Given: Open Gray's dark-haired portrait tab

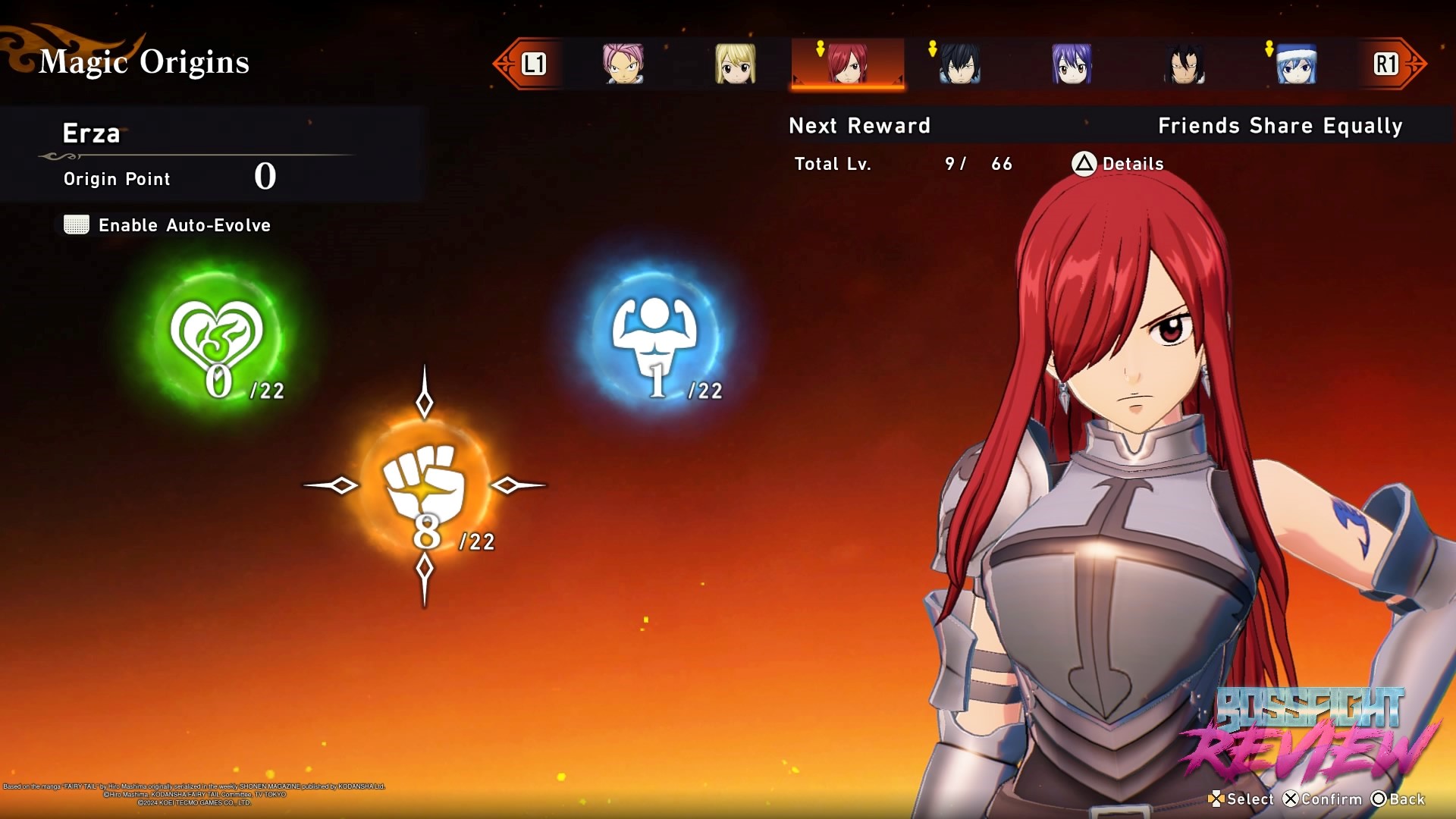Looking at the screenshot, I should coord(959,64).
